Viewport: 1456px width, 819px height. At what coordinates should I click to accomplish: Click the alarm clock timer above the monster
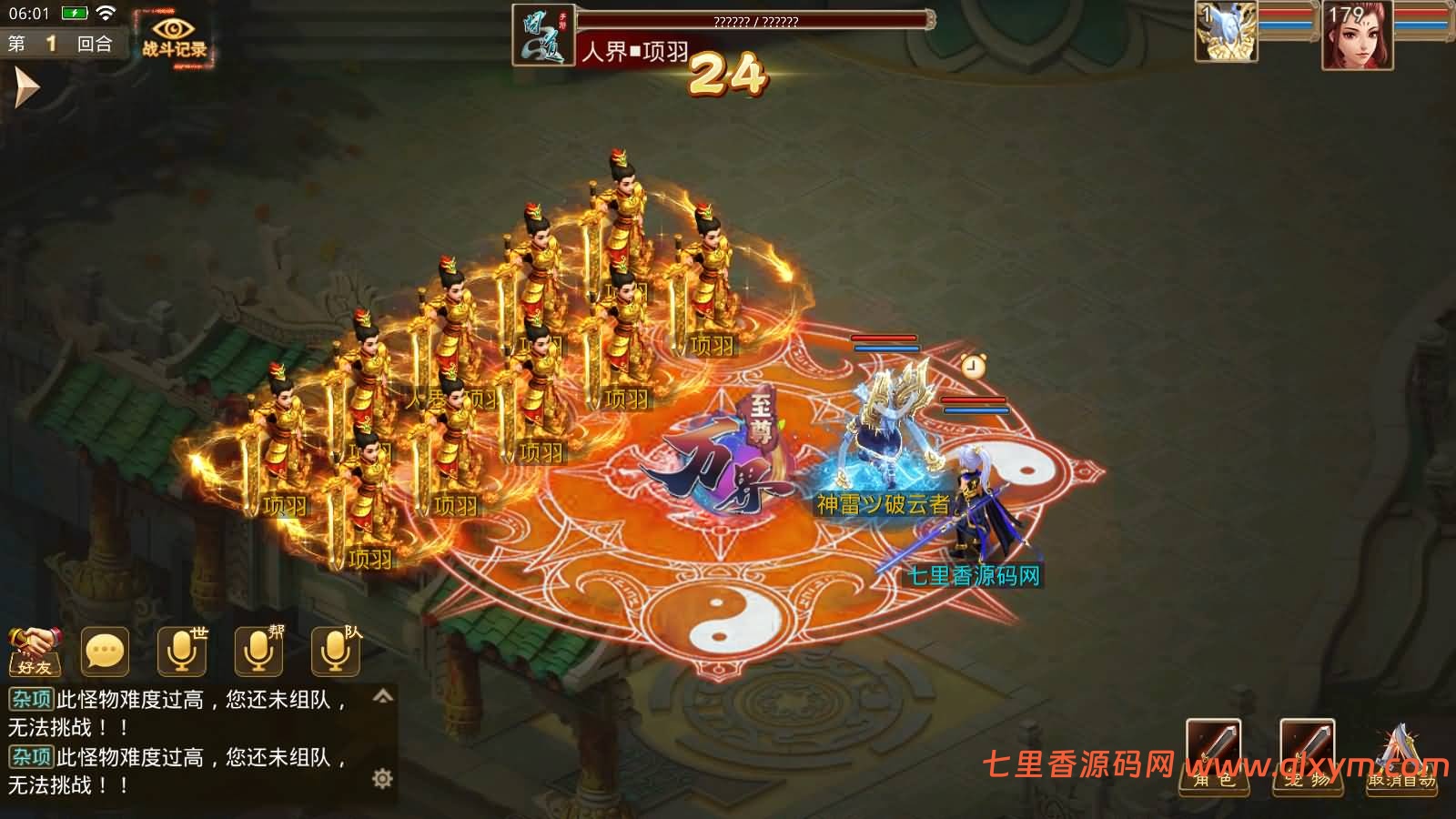coord(972,368)
